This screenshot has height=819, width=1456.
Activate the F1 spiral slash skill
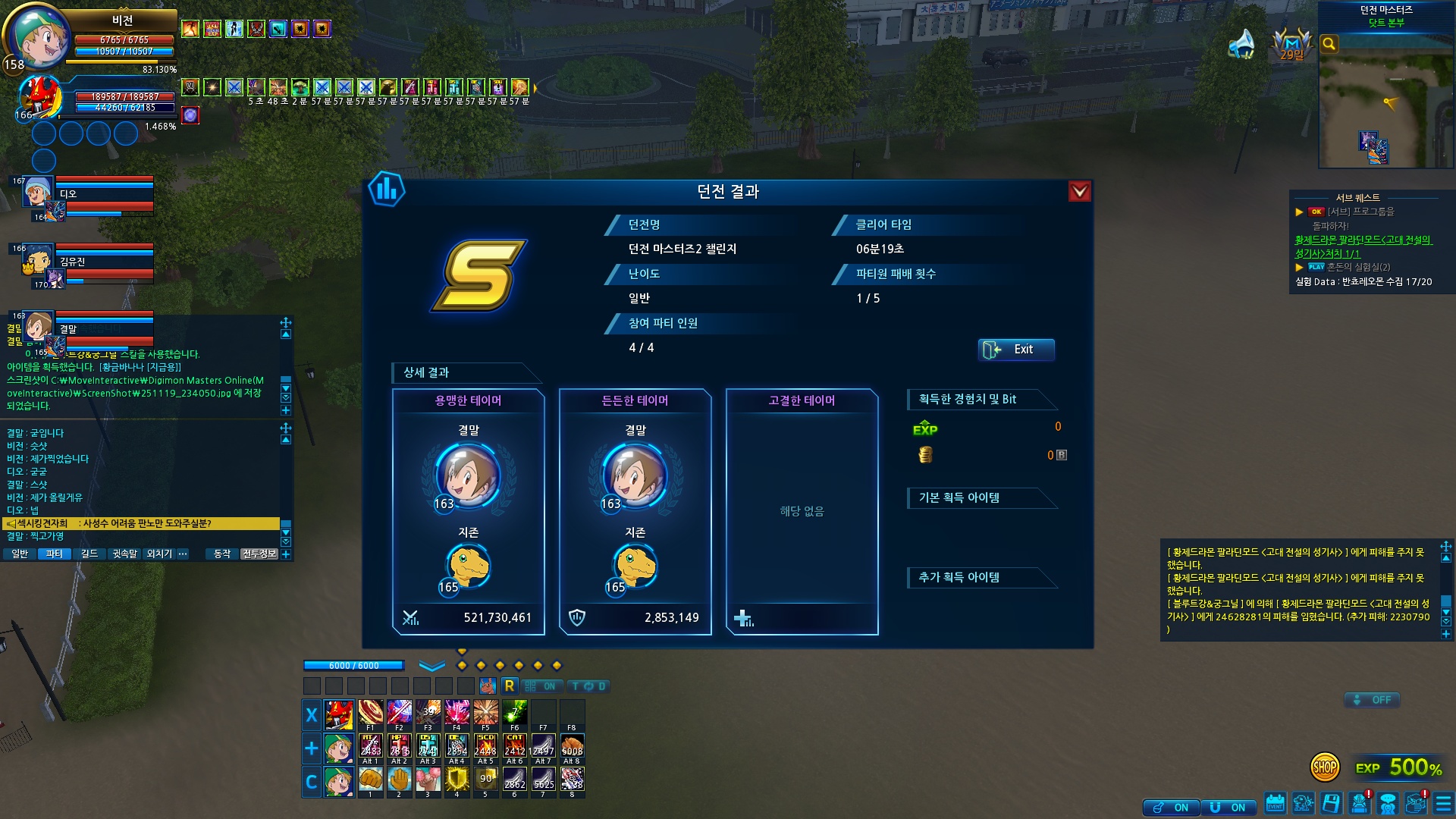pos(371,713)
